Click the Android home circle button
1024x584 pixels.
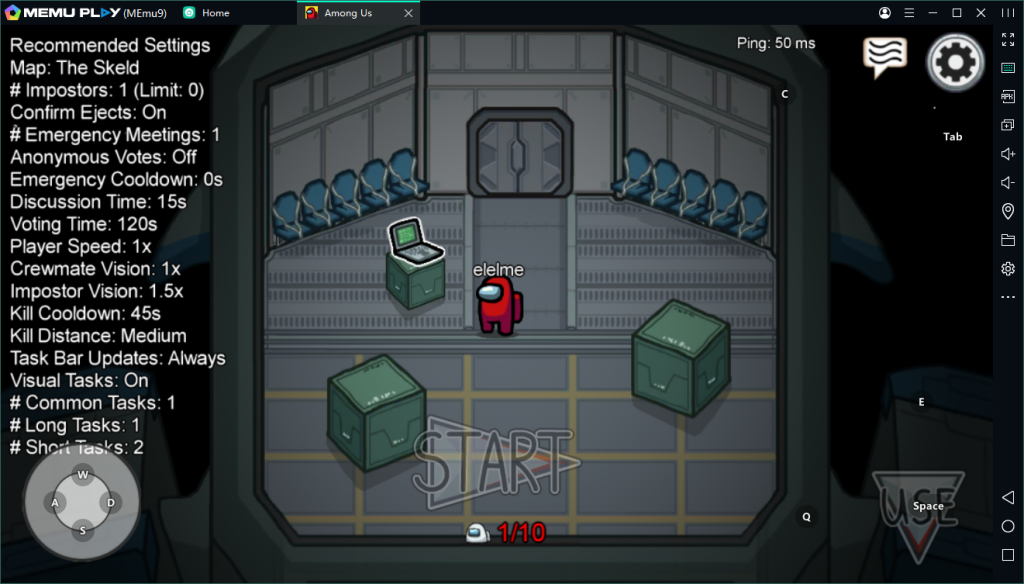tap(1008, 526)
